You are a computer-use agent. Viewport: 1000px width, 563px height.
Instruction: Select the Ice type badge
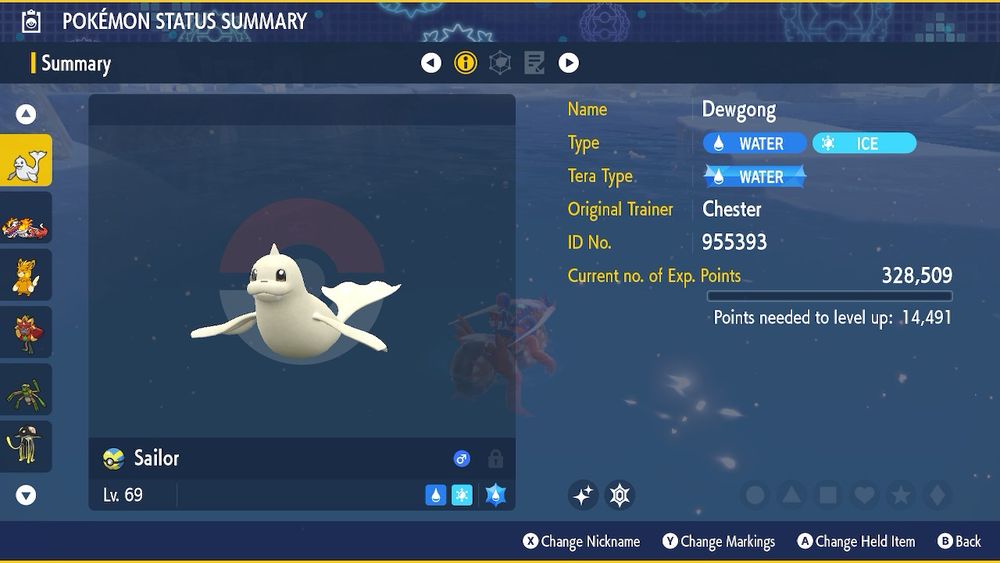[x=864, y=143]
